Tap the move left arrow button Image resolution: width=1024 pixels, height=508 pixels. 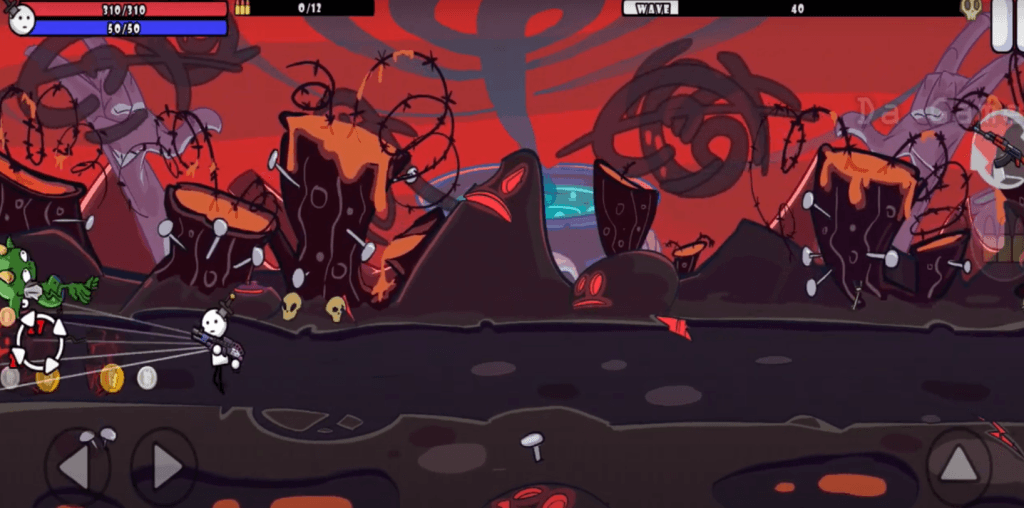tap(76, 465)
